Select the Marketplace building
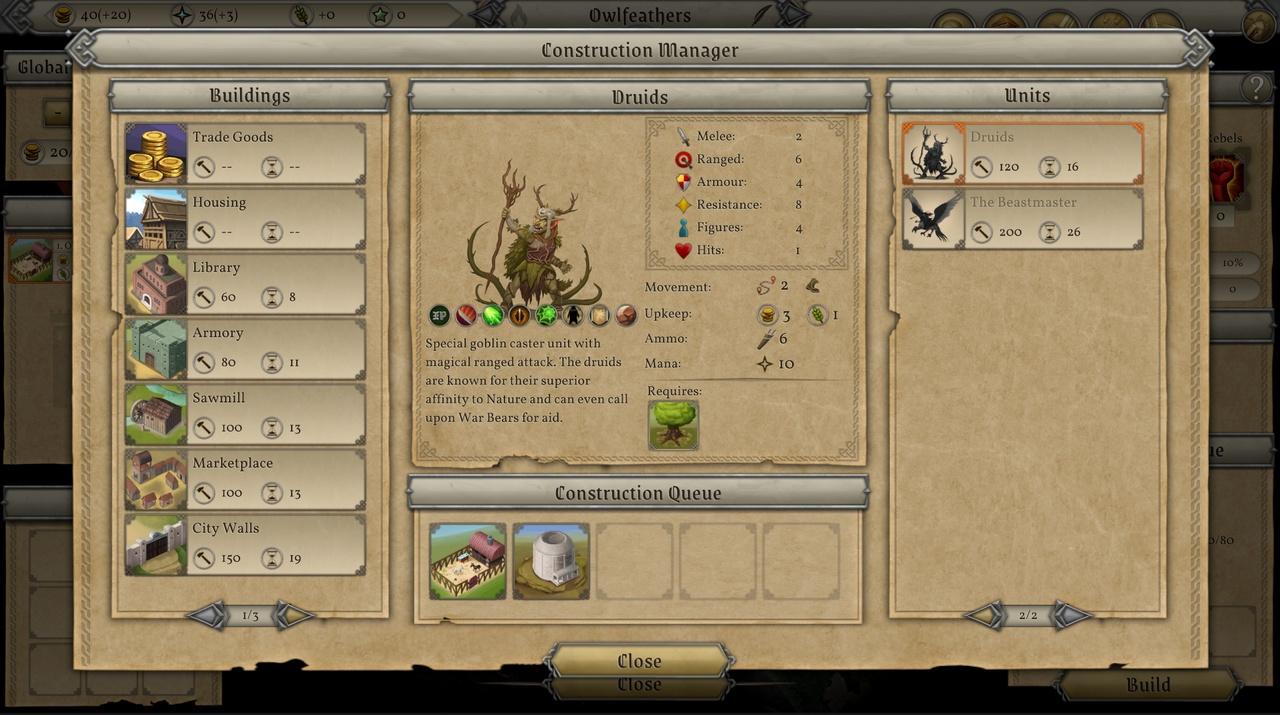Image resolution: width=1280 pixels, height=715 pixels. tap(245, 478)
